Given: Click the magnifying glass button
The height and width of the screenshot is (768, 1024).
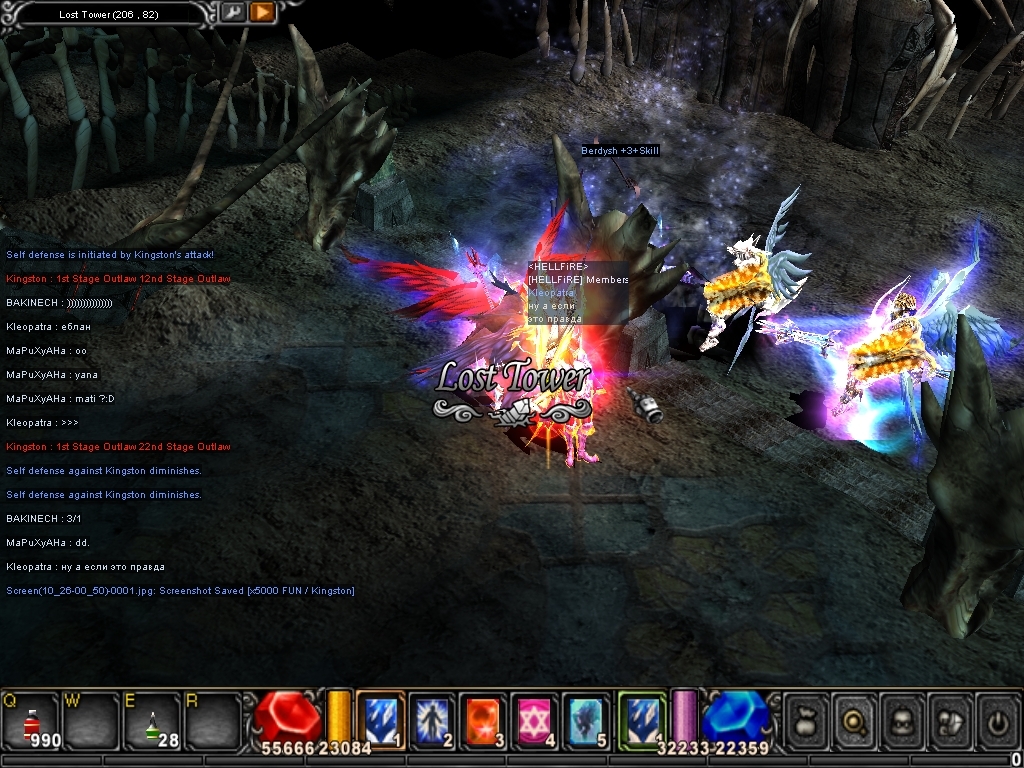Looking at the screenshot, I should pyautogui.click(x=855, y=719).
